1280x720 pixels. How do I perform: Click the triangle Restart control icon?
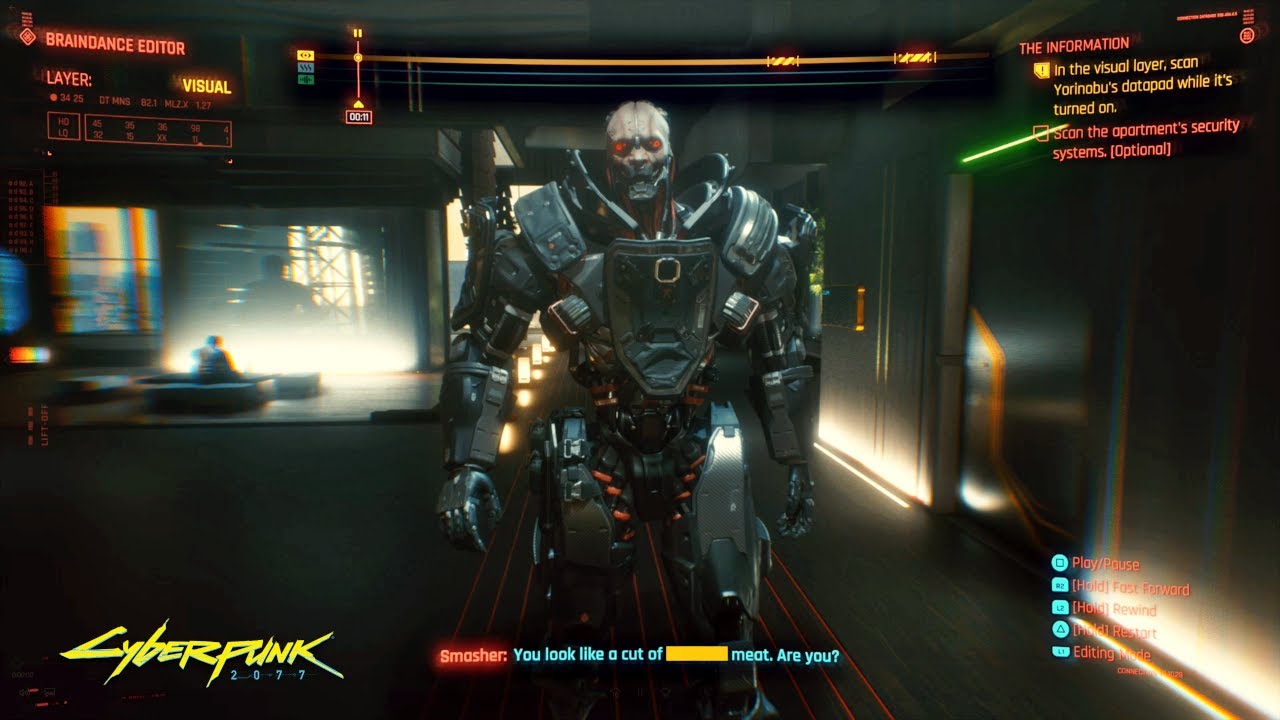(x=1060, y=631)
